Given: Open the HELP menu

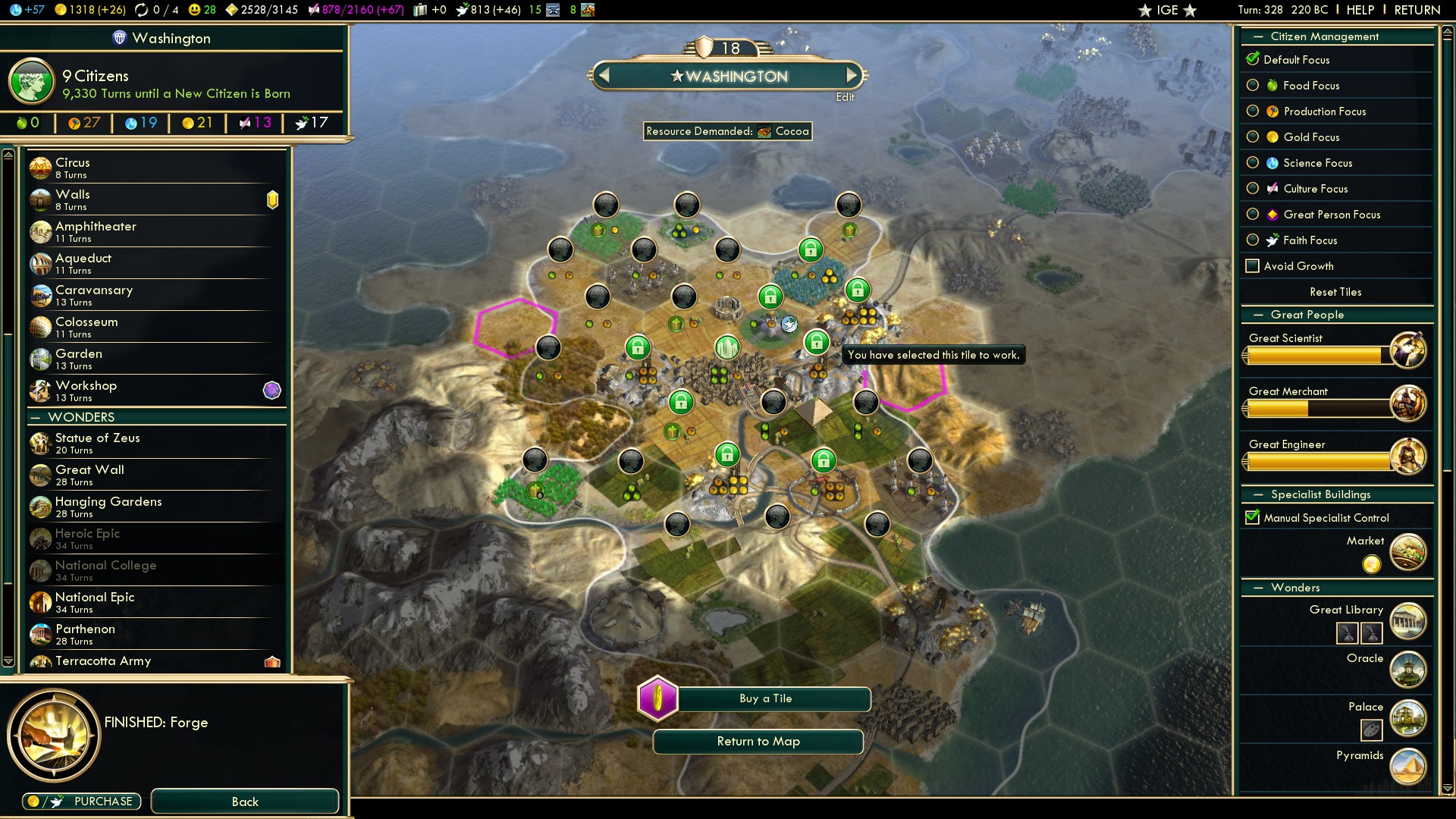Looking at the screenshot, I should (1360, 10).
